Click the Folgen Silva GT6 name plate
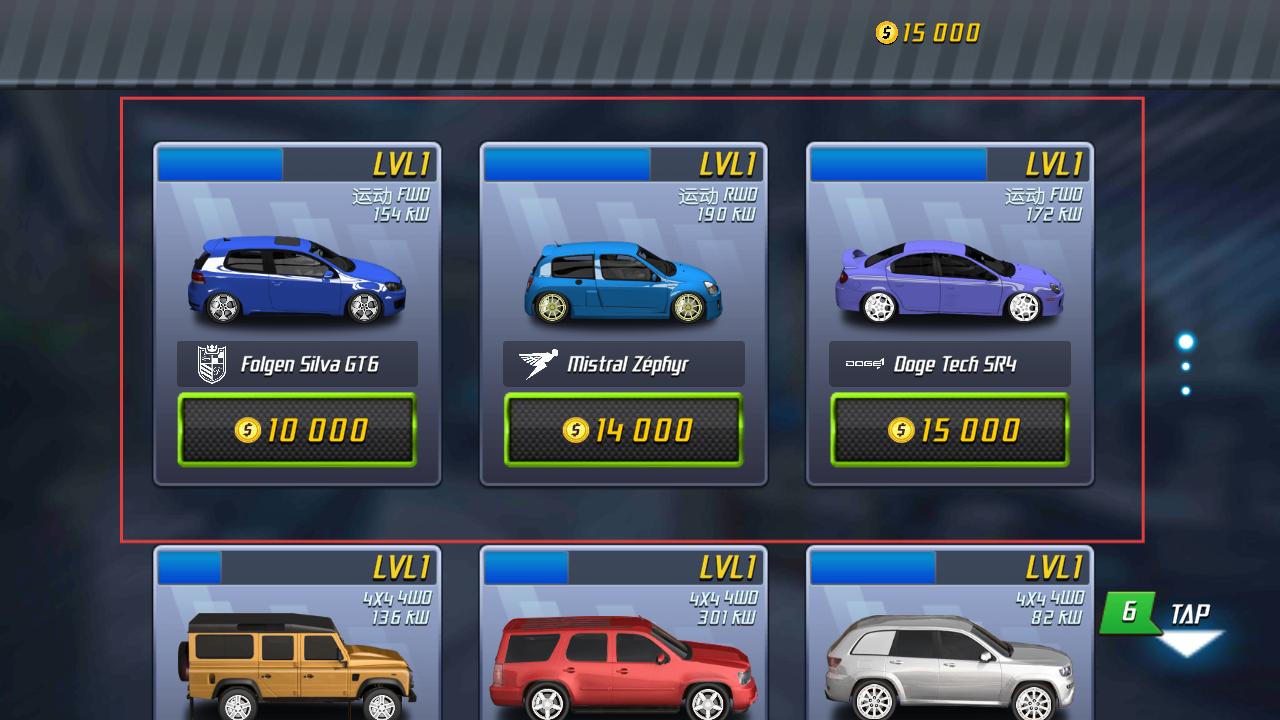This screenshot has height=720, width=1280. [297, 364]
